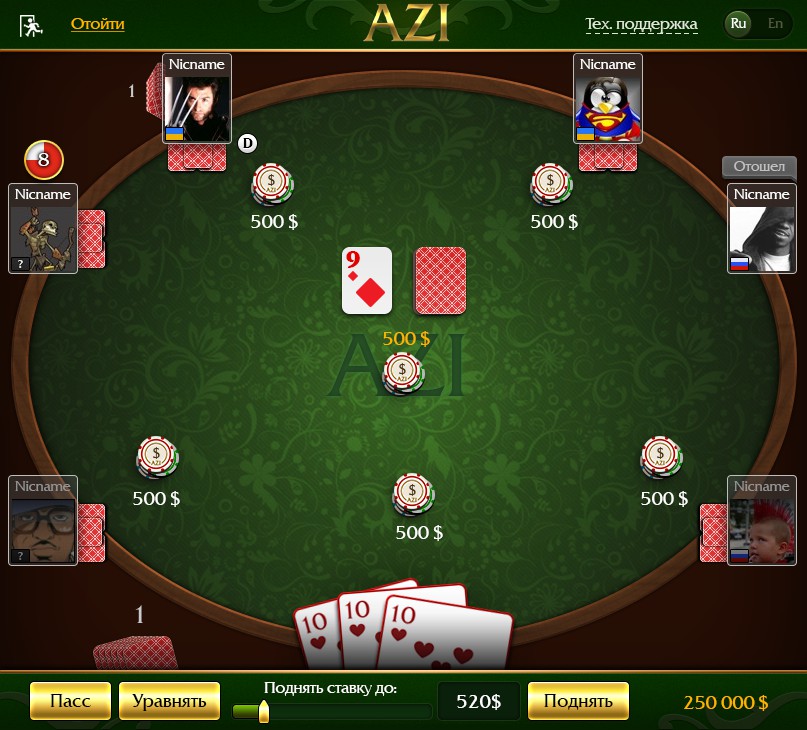Screen dimensions: 807x730
Task: Raise the bet with Поднять
Action: coord(577,701)
